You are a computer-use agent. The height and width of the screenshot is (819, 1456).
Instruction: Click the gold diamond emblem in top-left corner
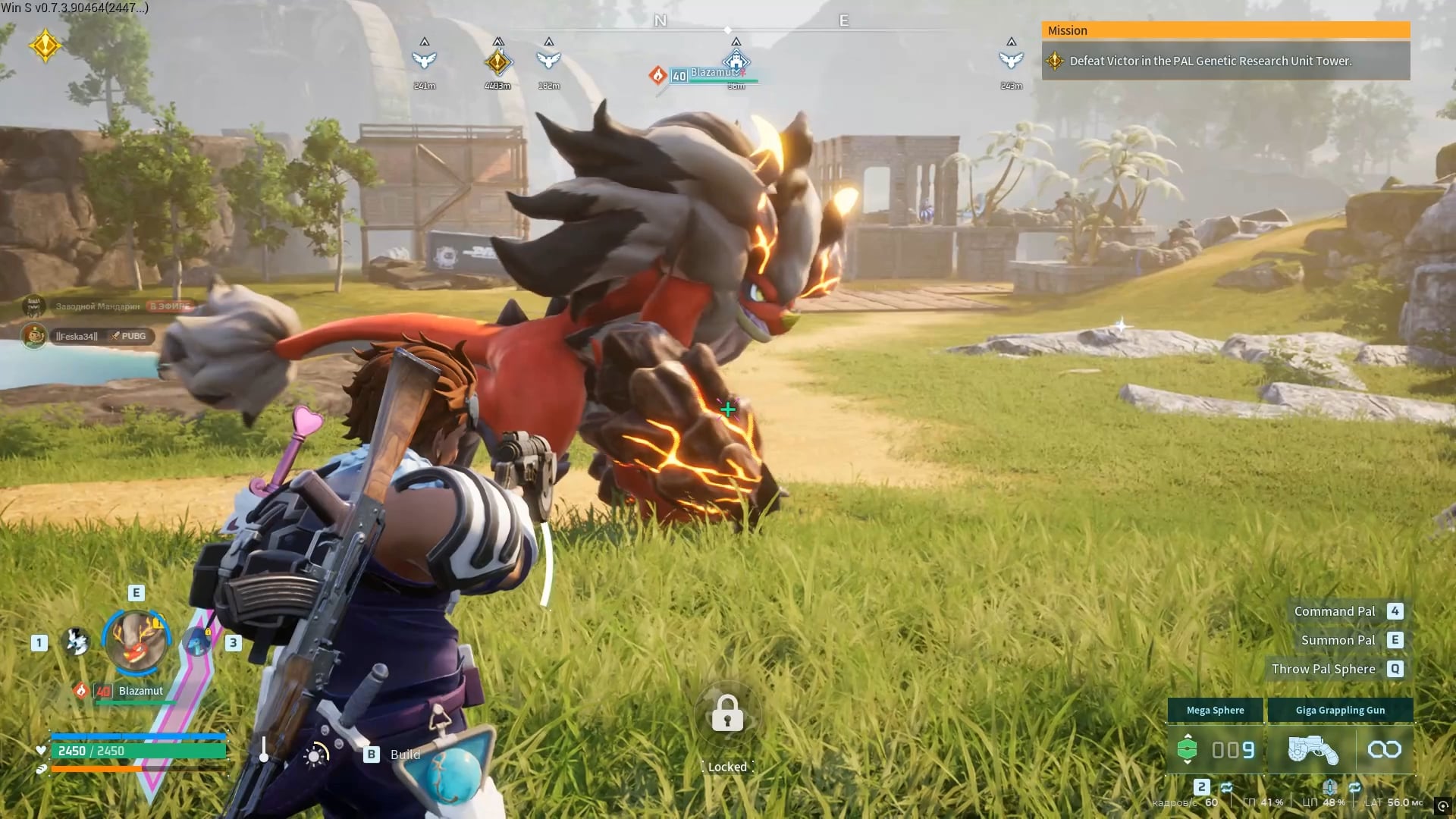click(45, 45)
